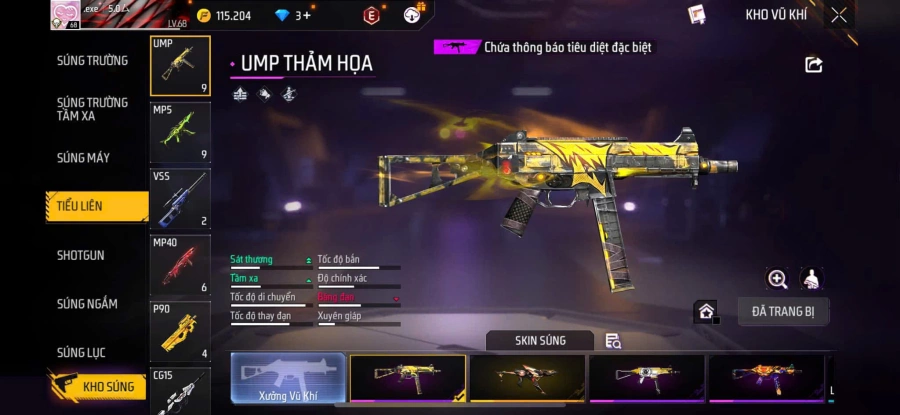Click the share icon

813,65
